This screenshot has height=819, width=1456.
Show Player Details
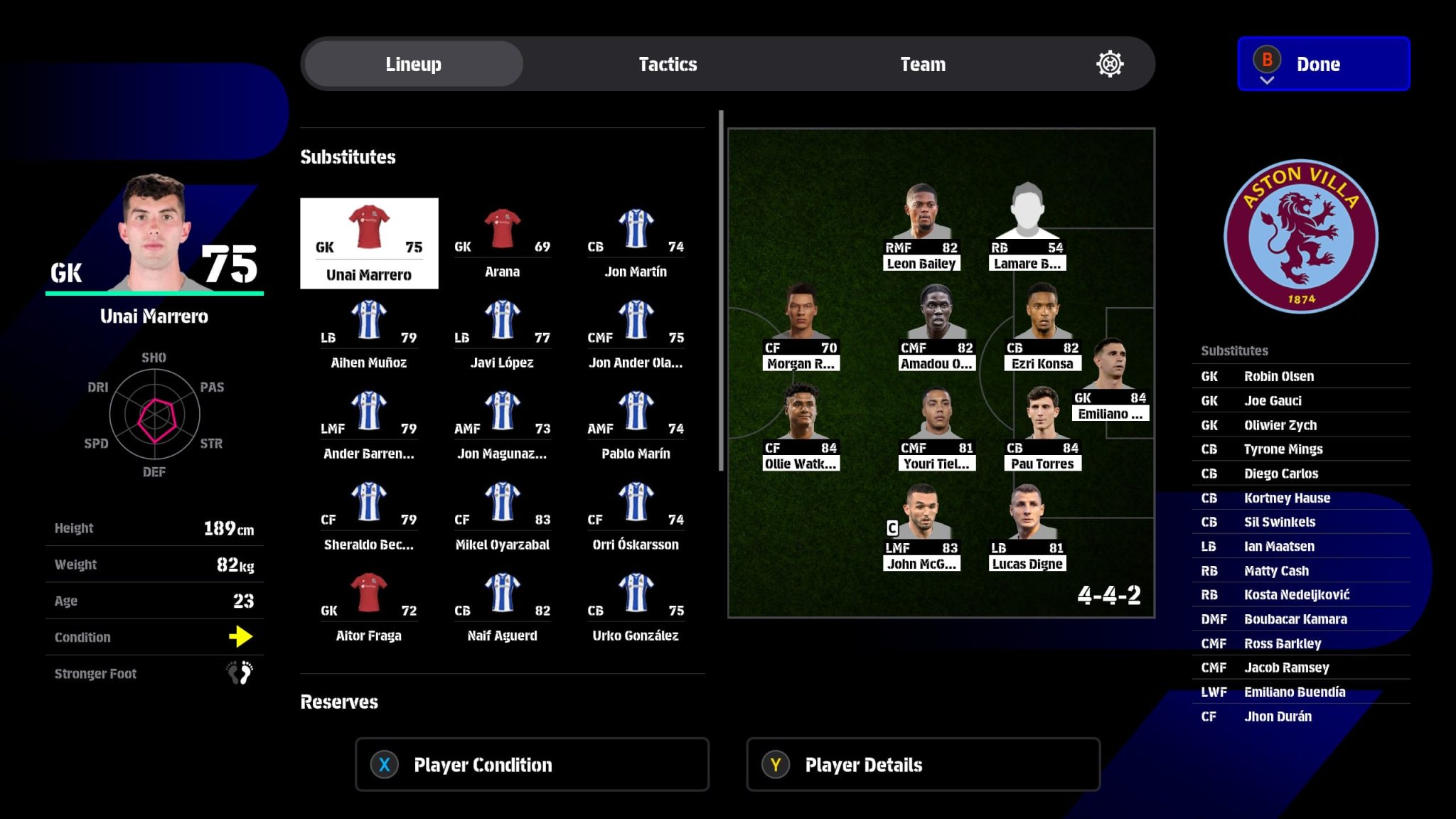[923, 765]
